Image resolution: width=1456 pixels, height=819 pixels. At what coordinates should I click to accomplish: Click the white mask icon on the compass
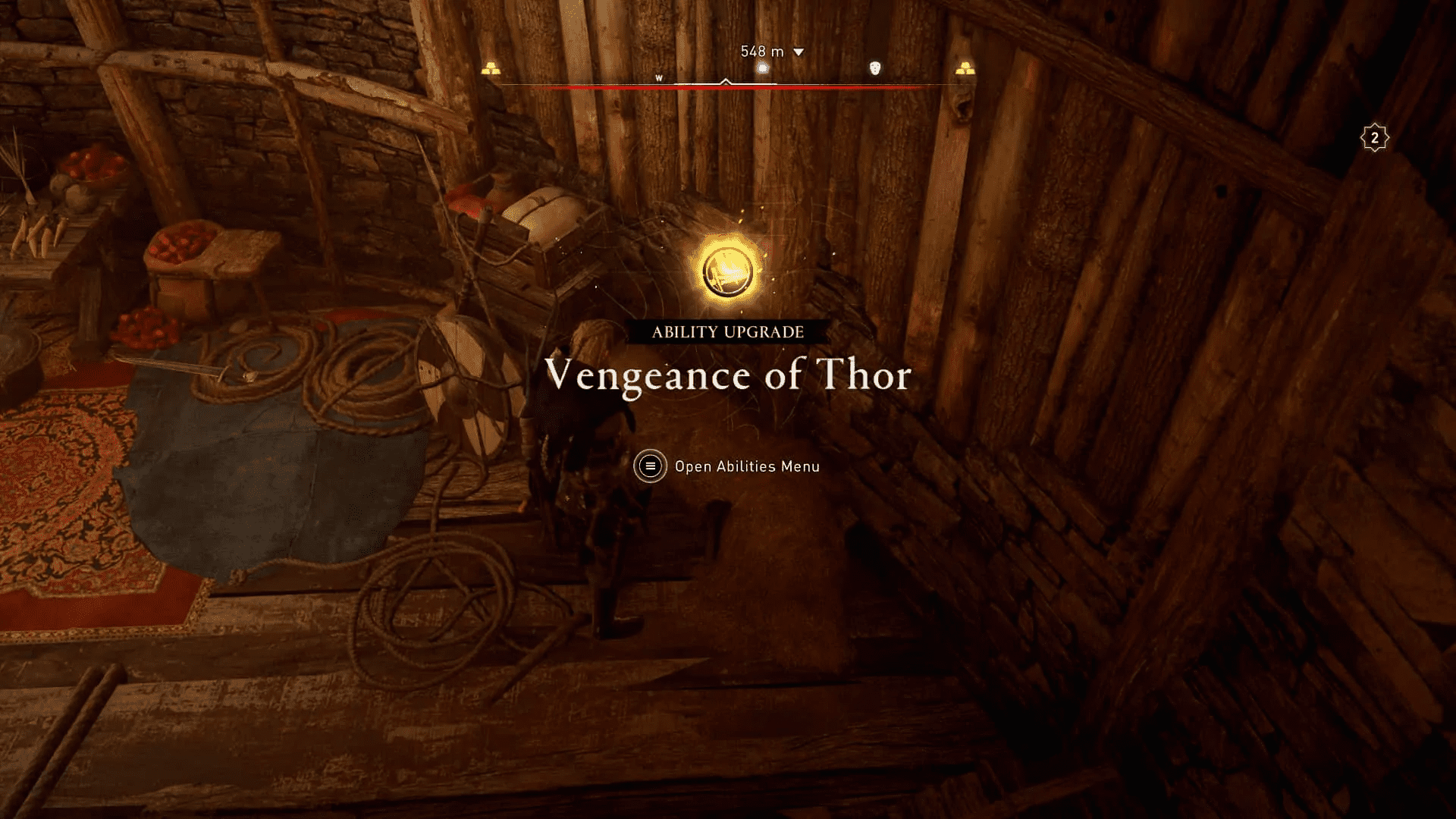pyautogui.click(x=876, y=67)
